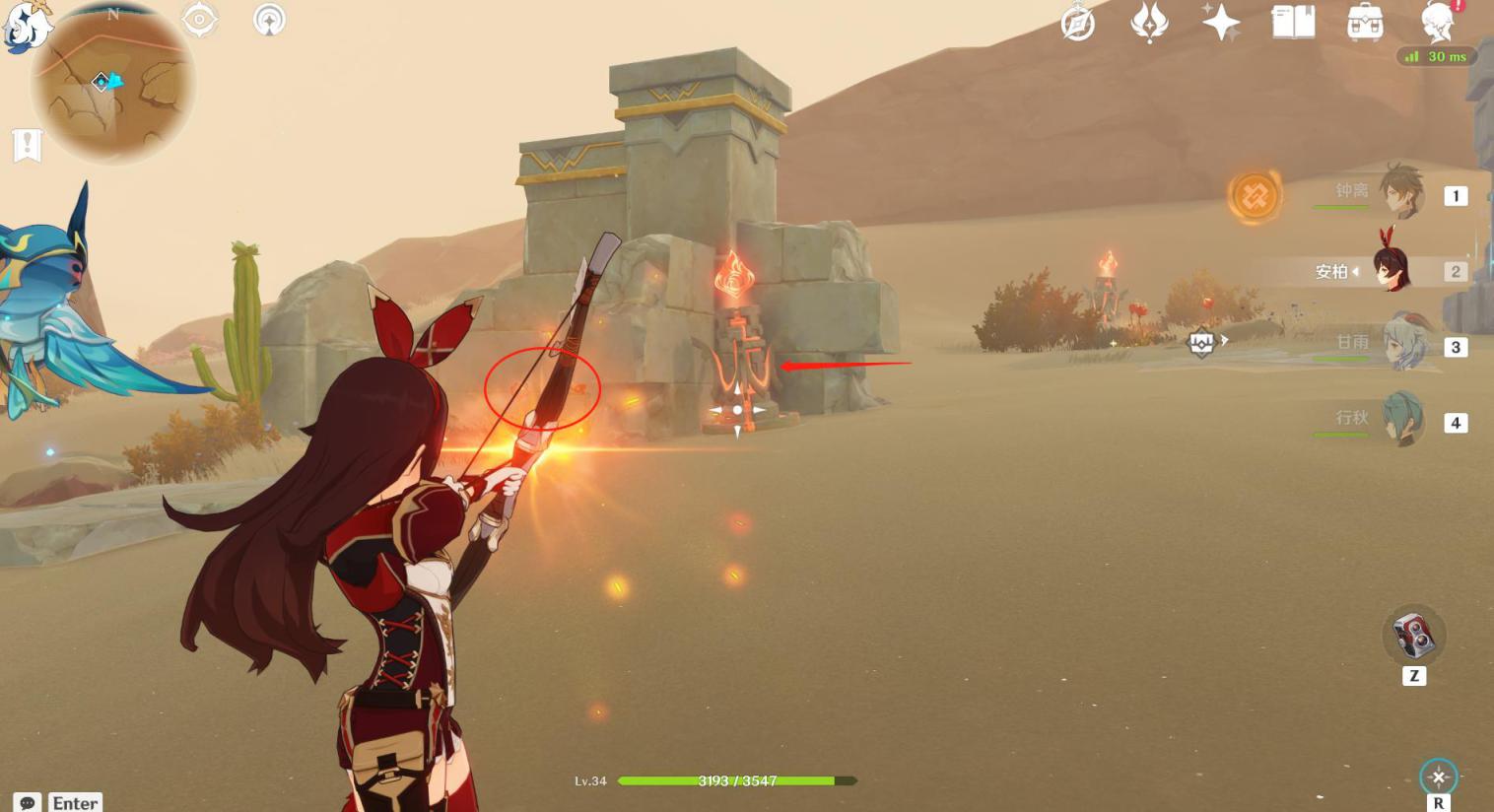Open the compass events icon

[1077, 23]
